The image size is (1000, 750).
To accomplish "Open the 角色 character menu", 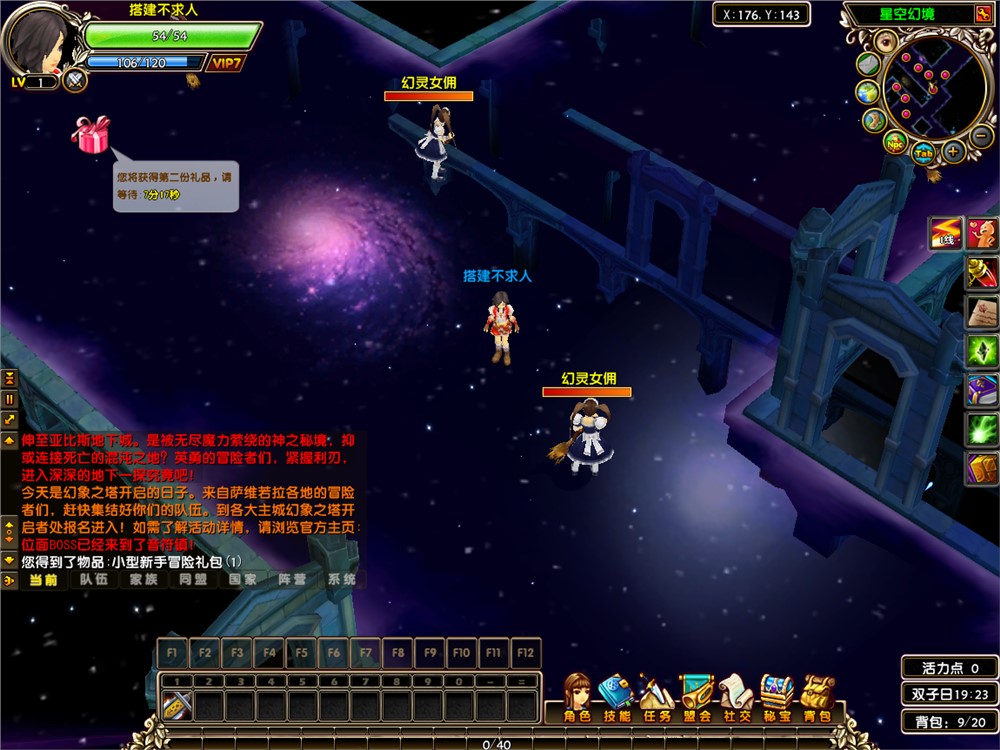I will 577,697.
